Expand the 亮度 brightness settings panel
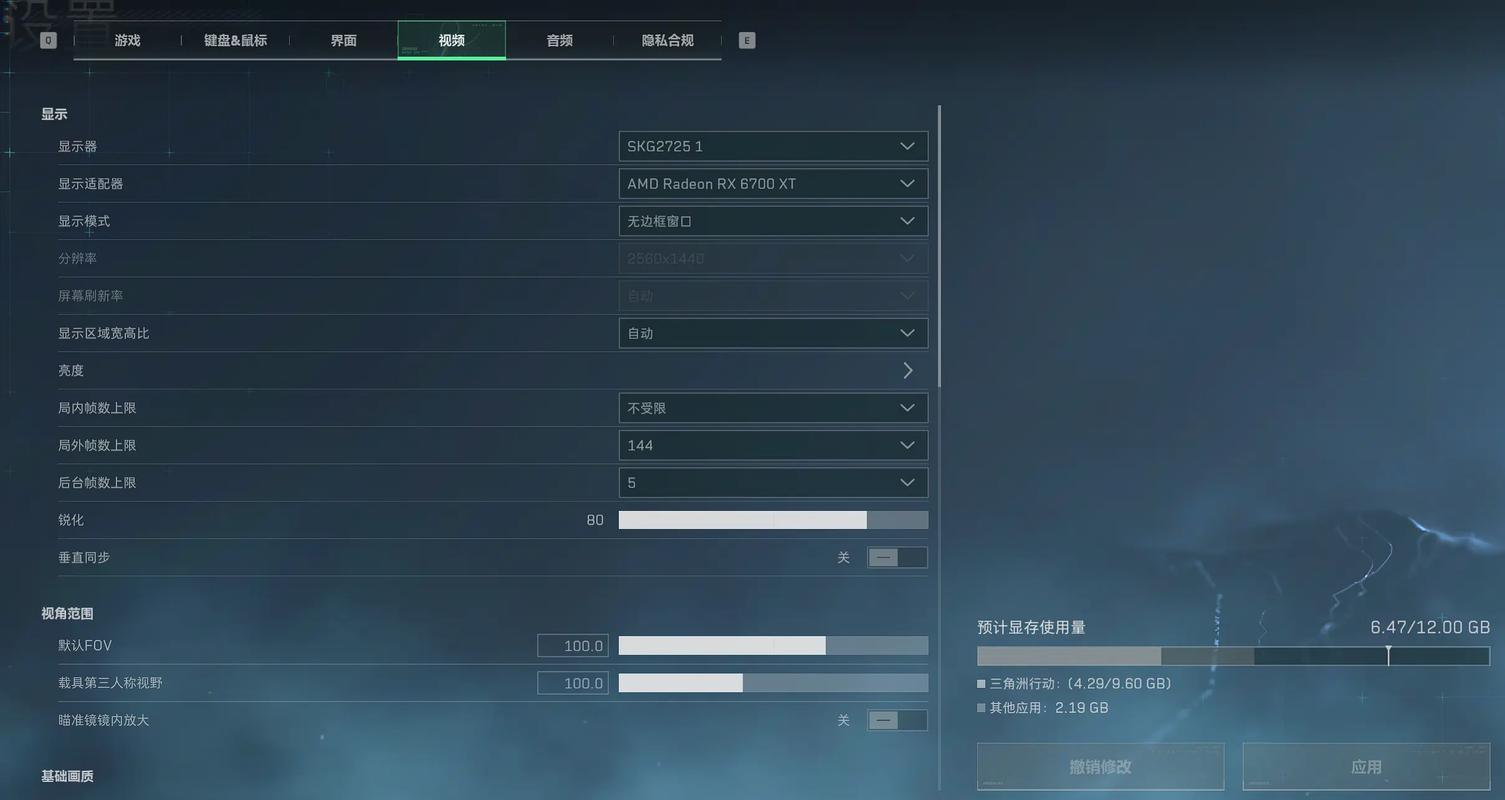This screenshot has height=800, width=1505. [x=907, y=369]
